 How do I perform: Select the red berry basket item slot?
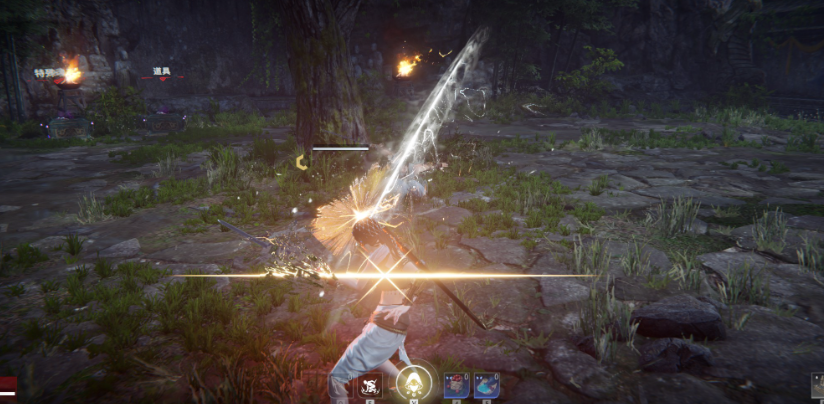coord(456,386)
